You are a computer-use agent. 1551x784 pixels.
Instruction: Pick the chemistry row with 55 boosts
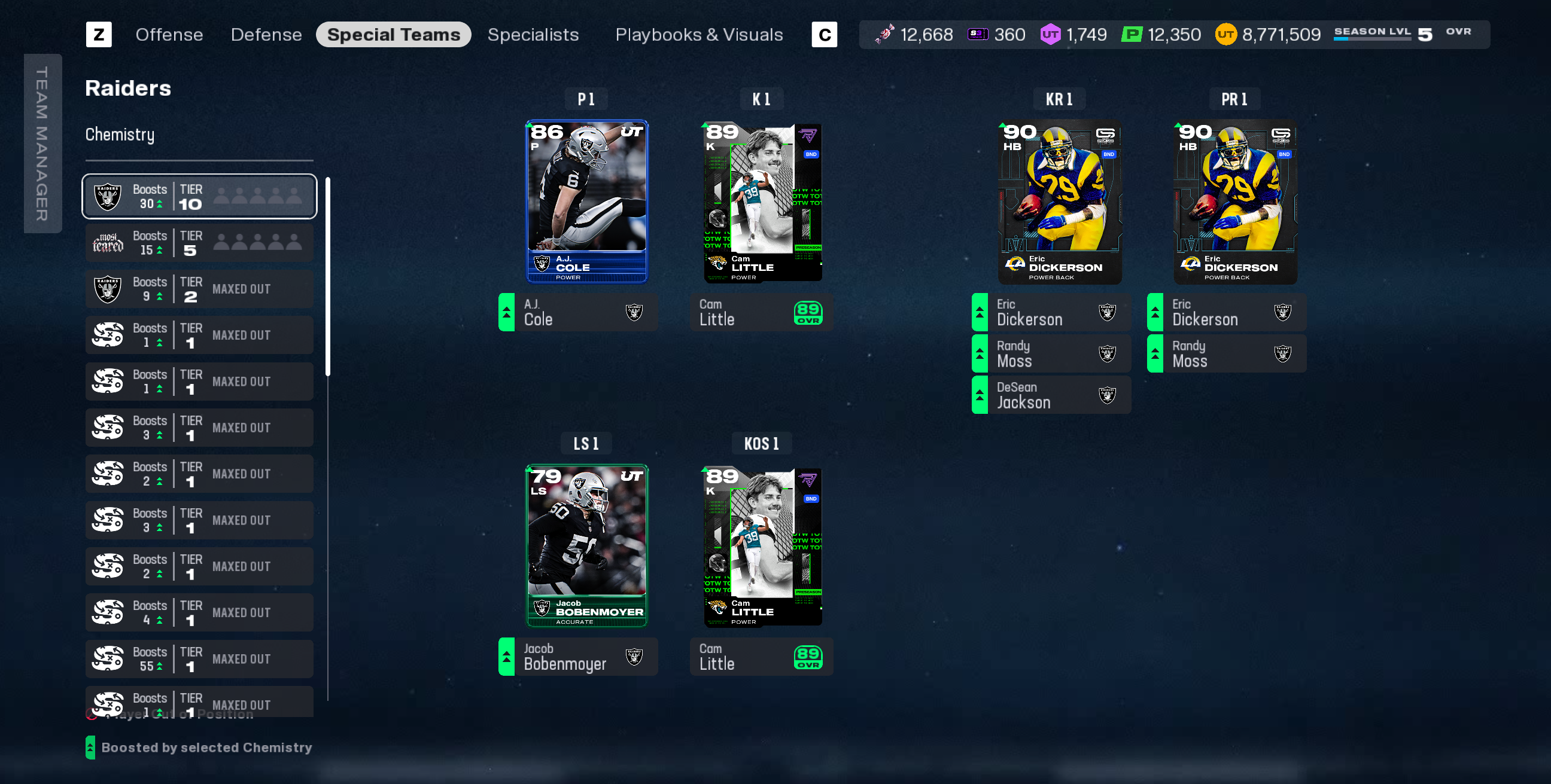coord(199,659)
